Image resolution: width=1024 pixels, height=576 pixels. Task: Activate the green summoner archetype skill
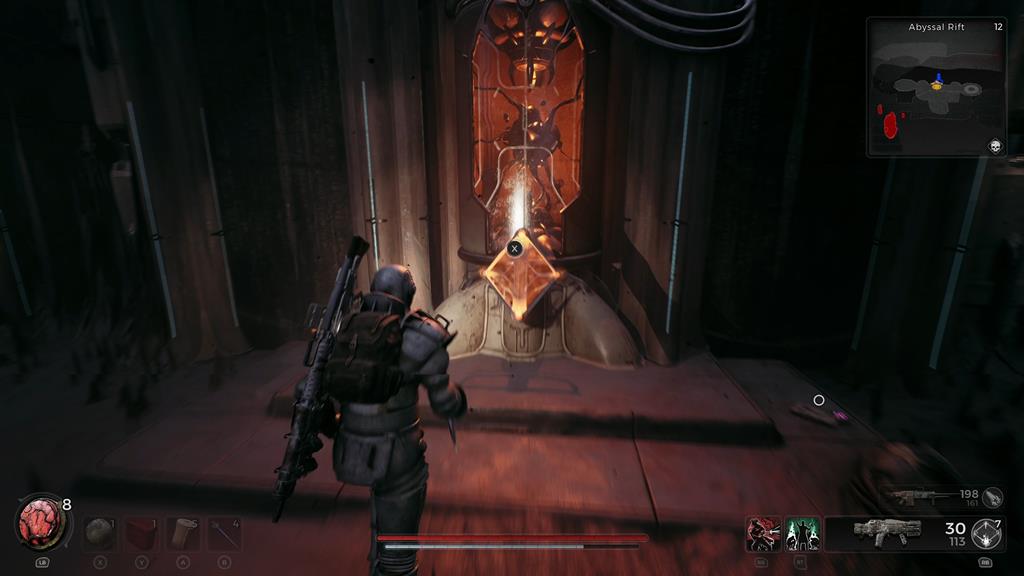[802, 533]
